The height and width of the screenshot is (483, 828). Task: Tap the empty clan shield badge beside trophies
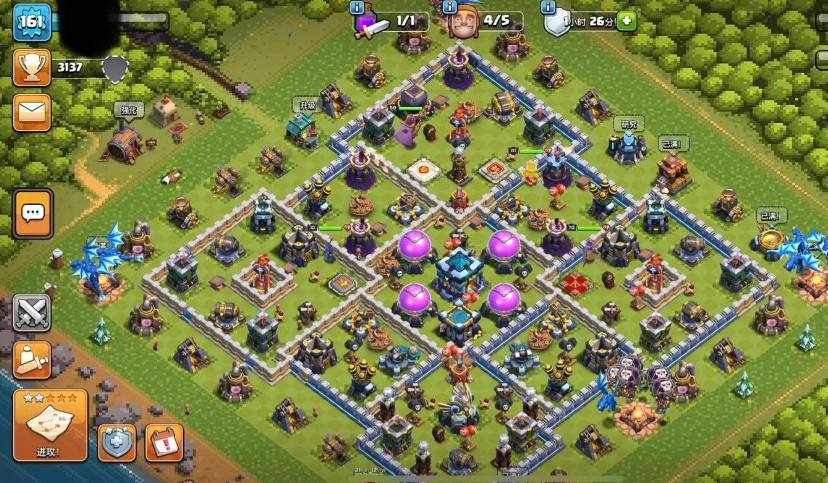[116, 68]
